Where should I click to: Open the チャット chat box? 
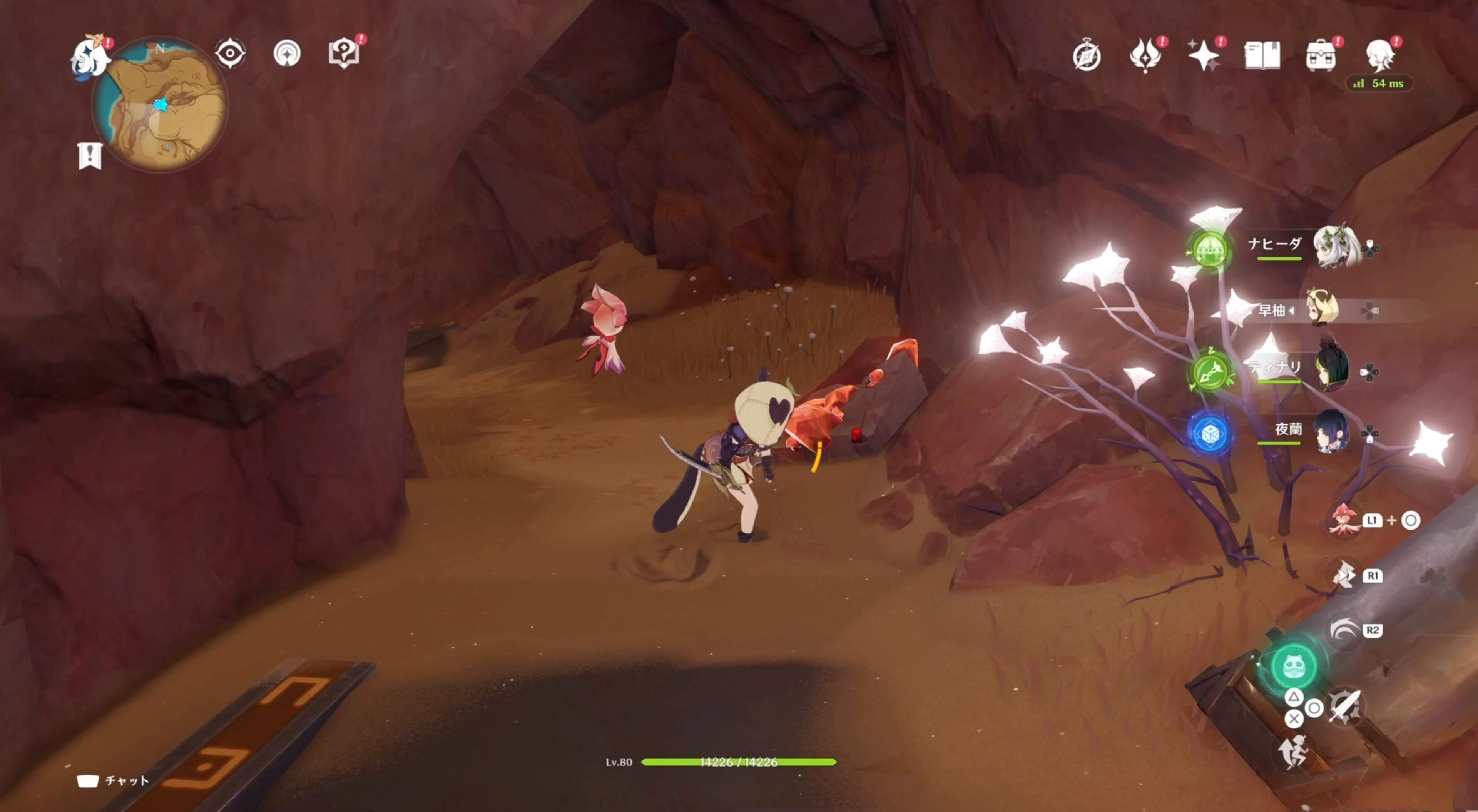click(114, 780)
